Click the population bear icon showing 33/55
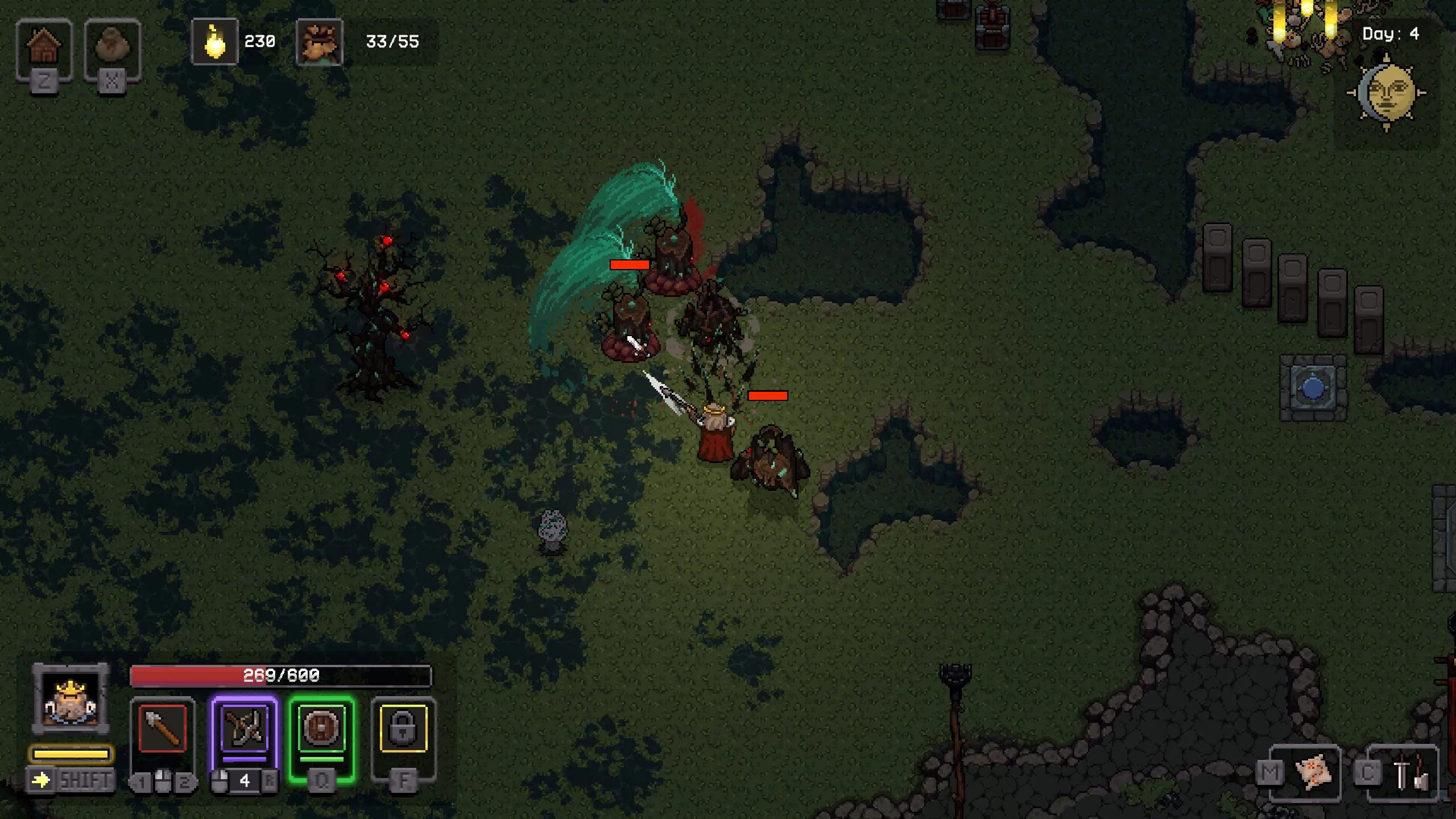This screenshot has height=819, width=1456. pyautogui.click(x=320, y=41)
